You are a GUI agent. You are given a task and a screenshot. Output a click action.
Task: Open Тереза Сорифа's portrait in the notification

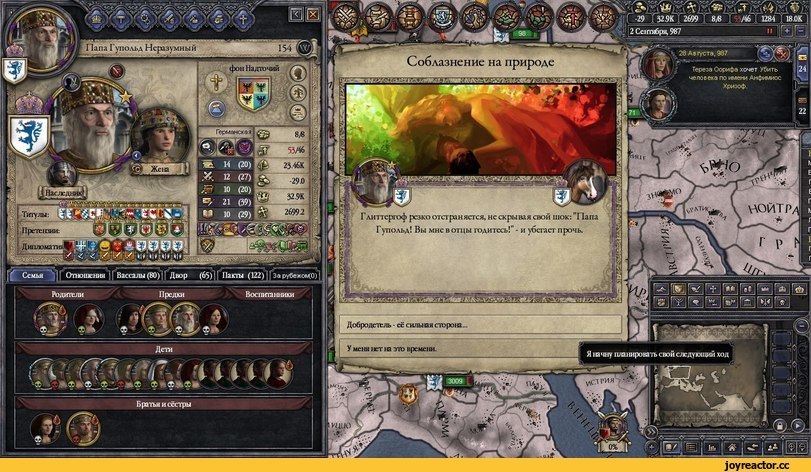tap(659, 66)
